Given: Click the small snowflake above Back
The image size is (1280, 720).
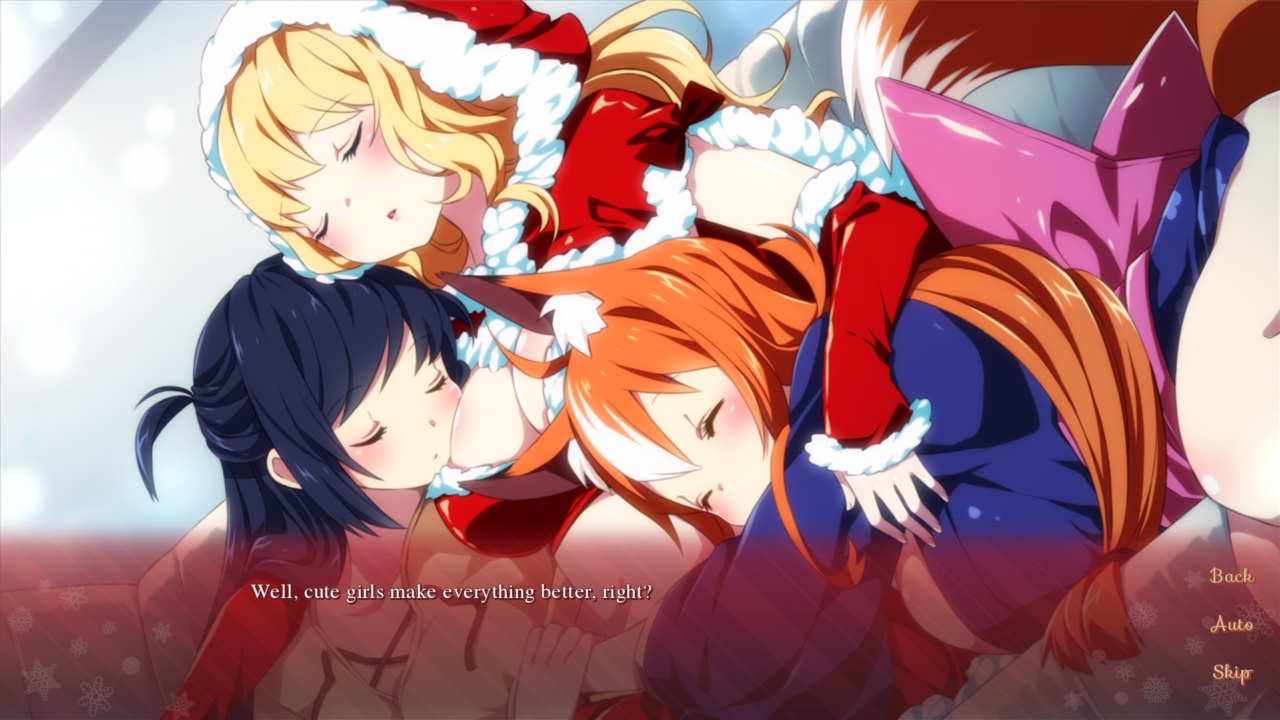Looking at the screenshot, I should pos(1194,577).
